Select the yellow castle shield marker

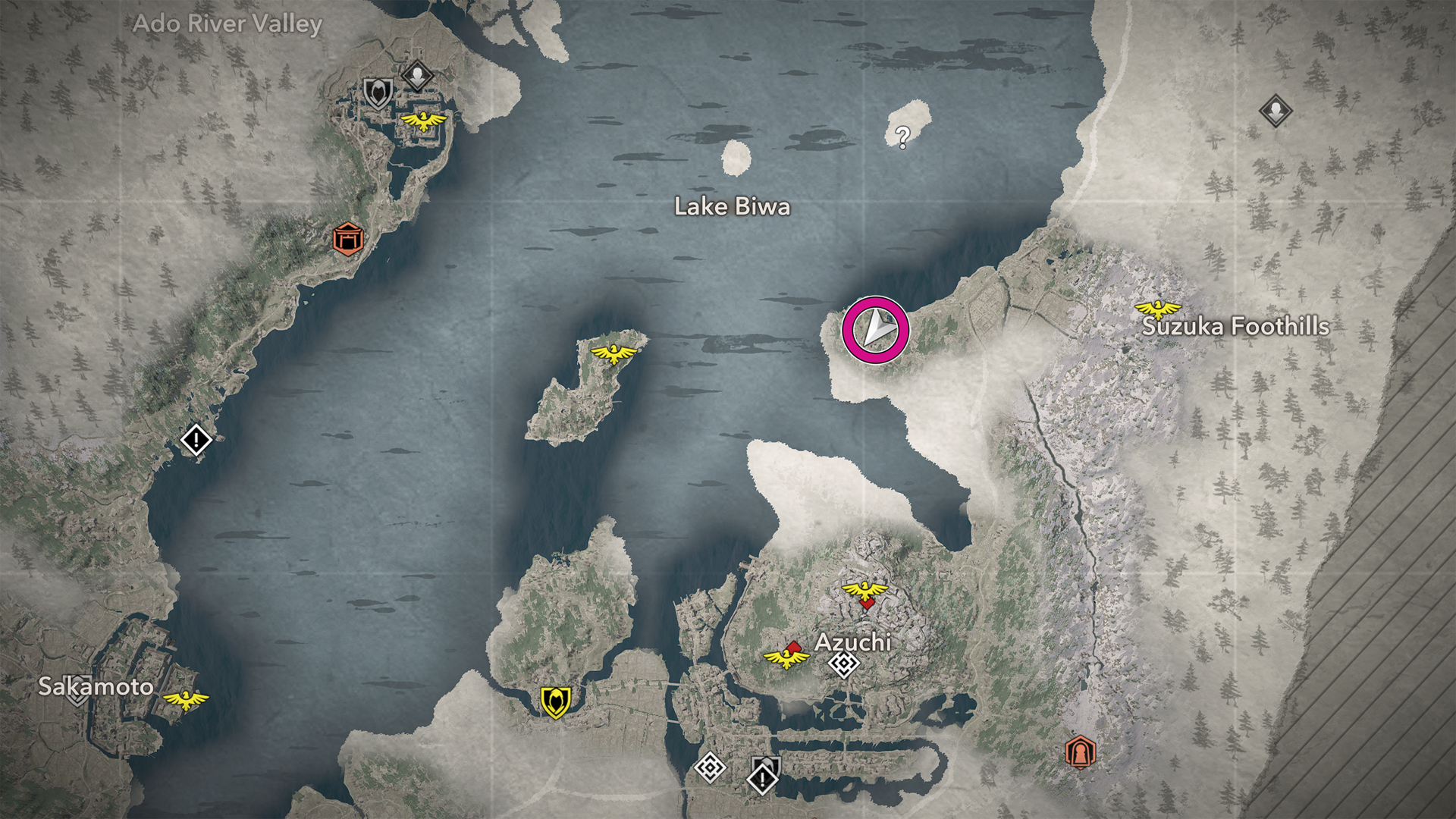tap(555, 702)
